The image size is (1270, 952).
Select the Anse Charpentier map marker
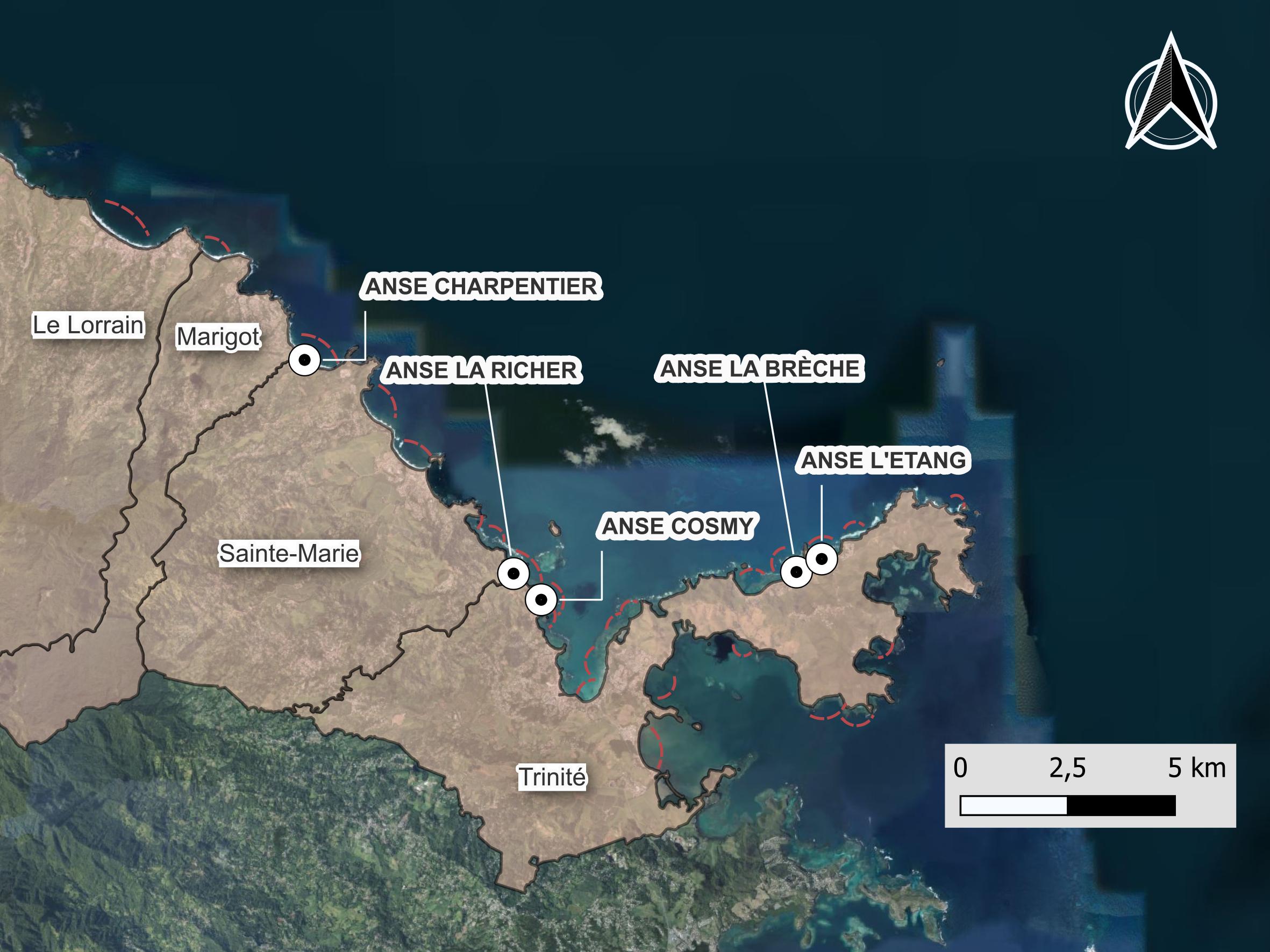[x=305, y=360]
